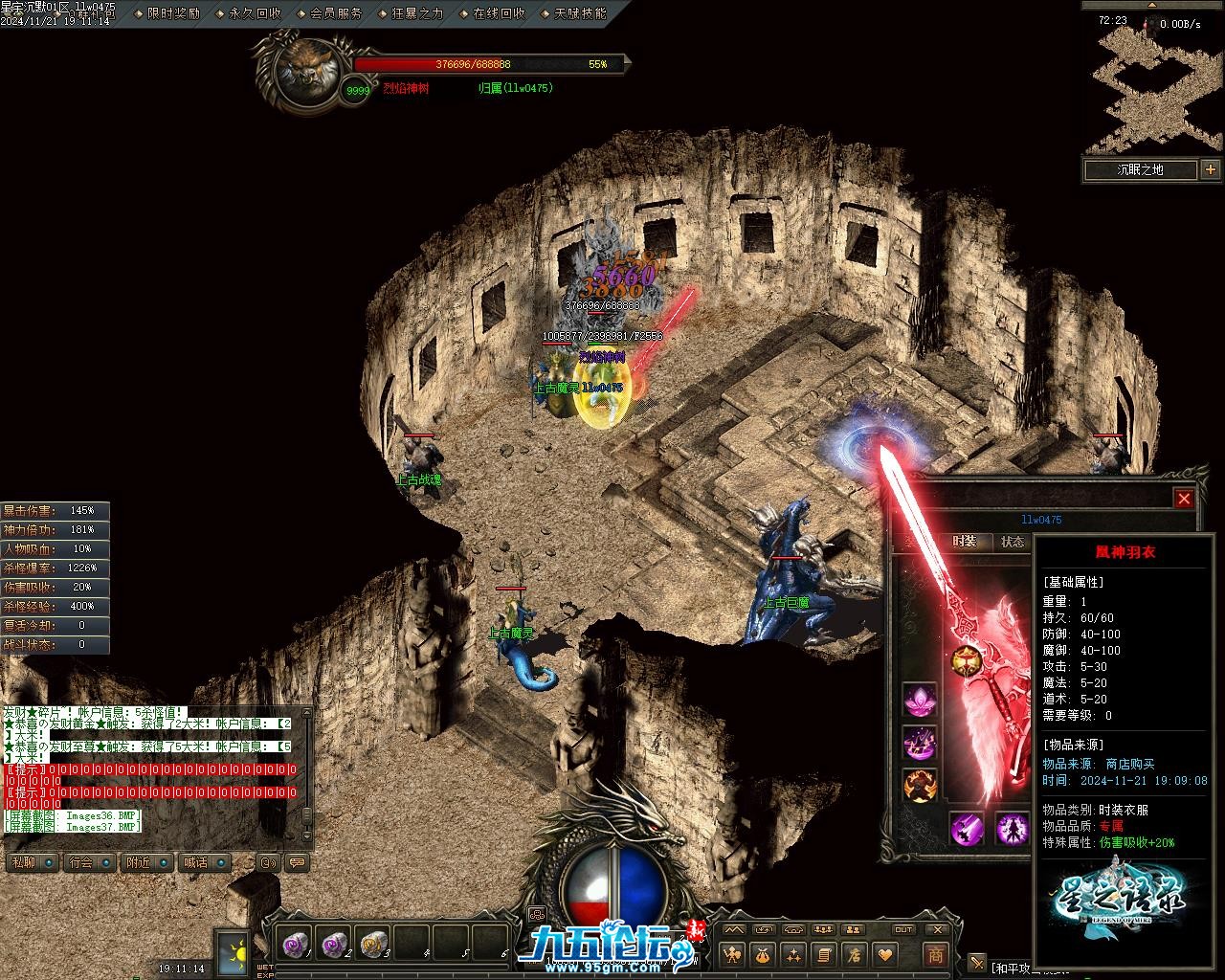Screen dimensions: 1225x980
Task: Use the first purple stone hotbar item
Action: pos(294,945)
